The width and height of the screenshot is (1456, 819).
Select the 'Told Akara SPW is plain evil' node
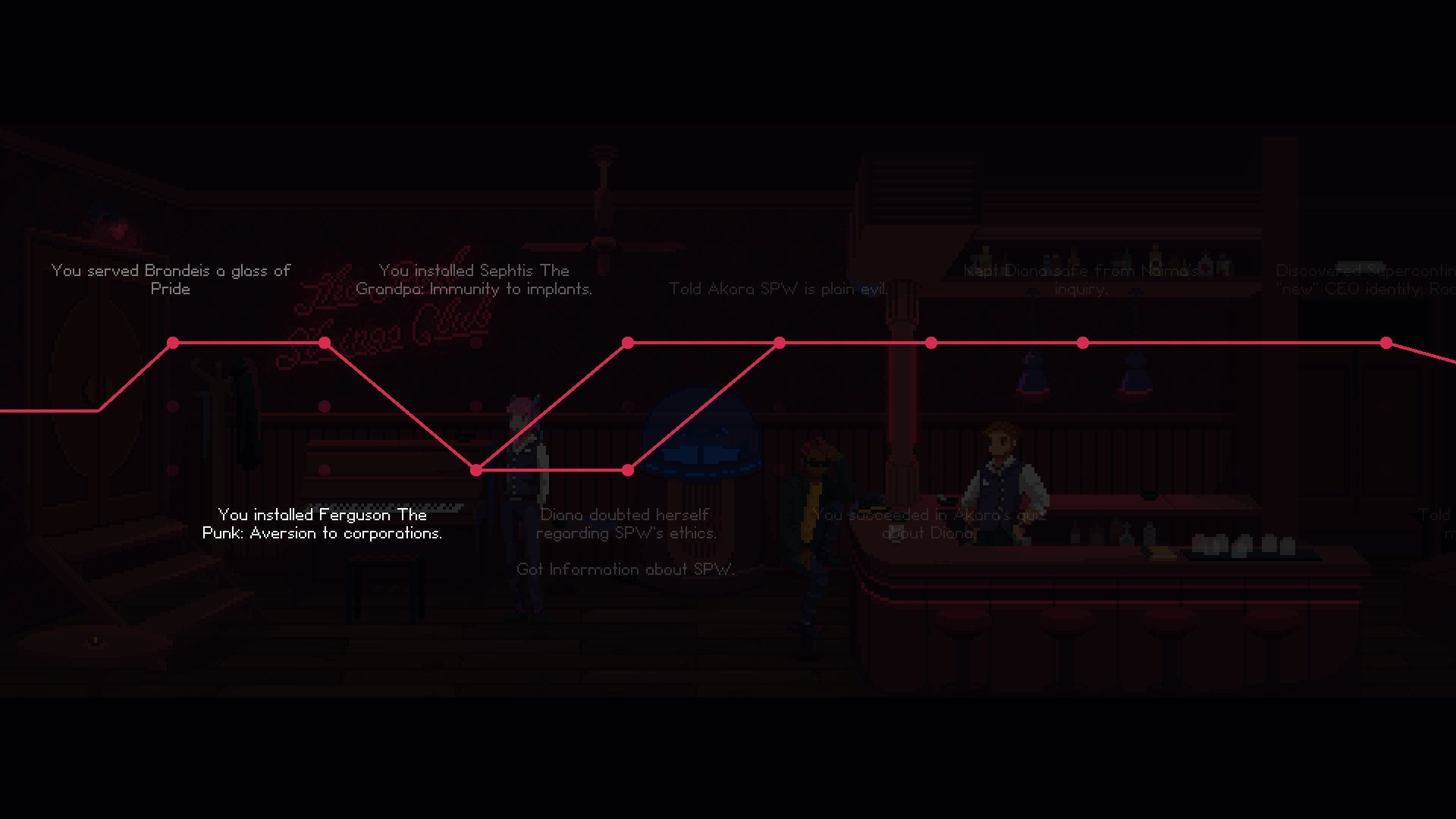tap(779, 343)
